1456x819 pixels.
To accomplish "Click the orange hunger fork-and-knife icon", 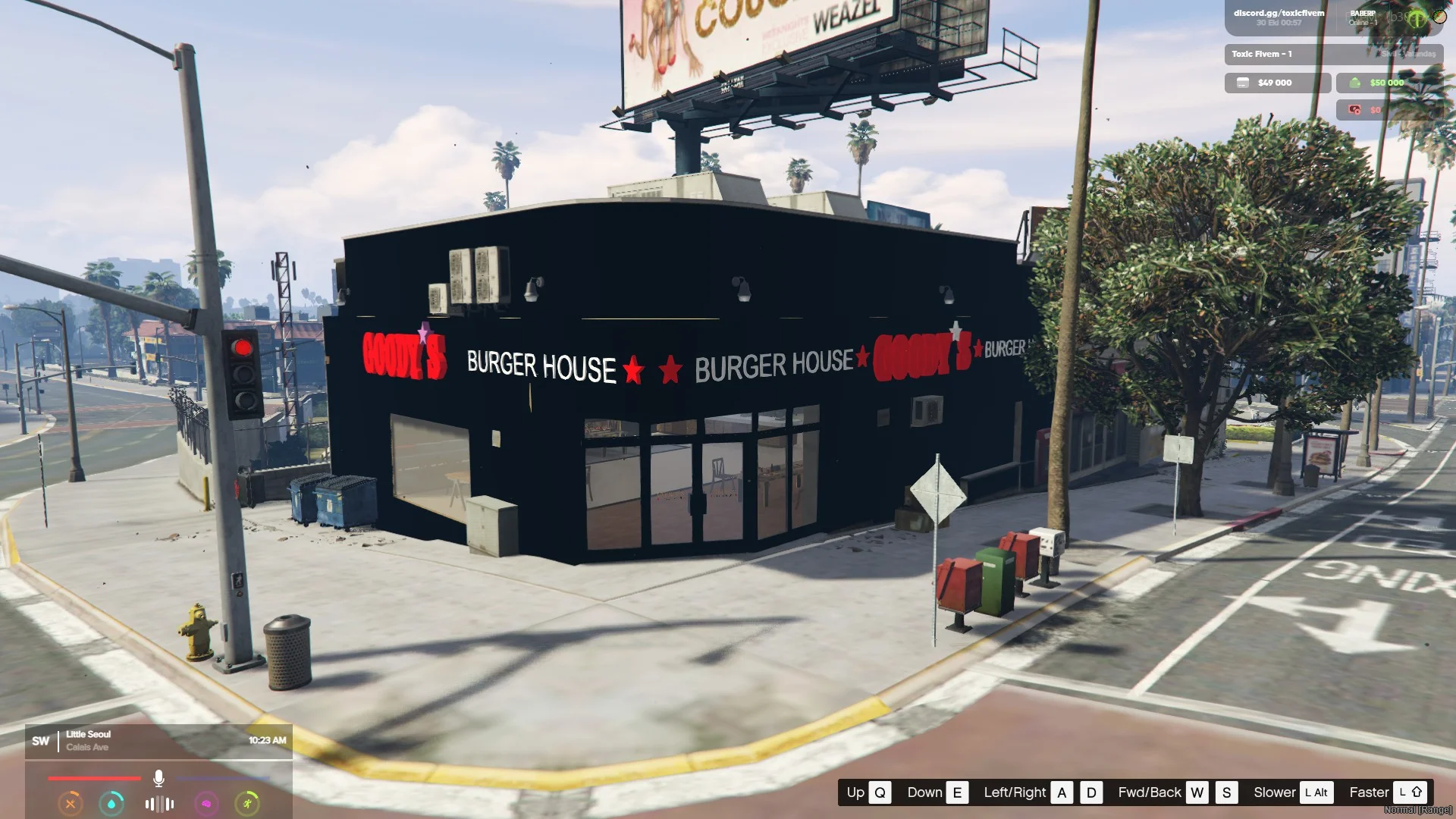I will [71, 803].
